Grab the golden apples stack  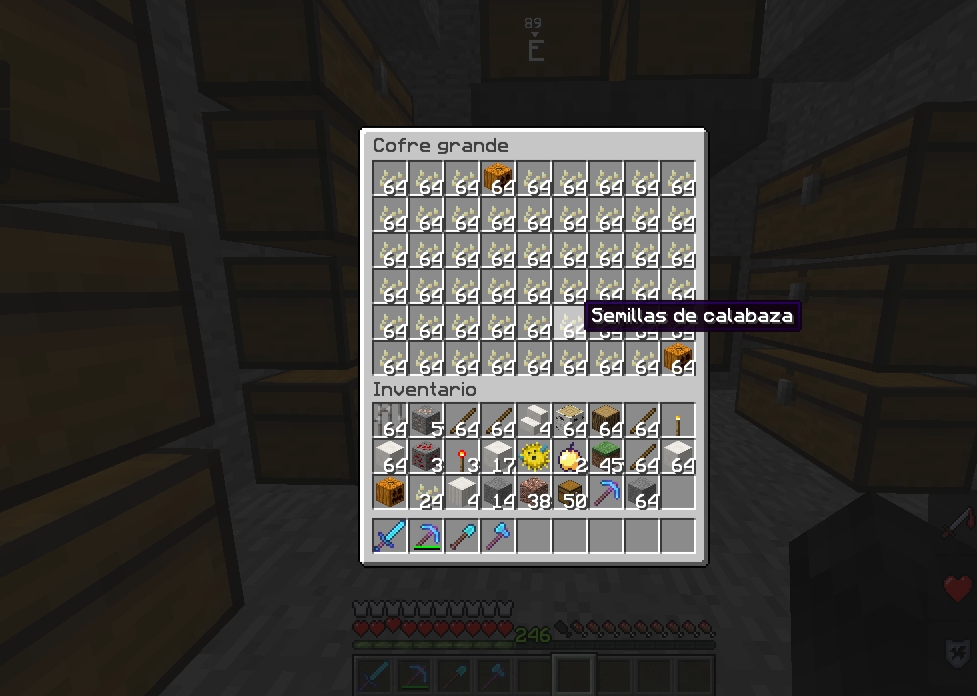[x=570, y=457]
